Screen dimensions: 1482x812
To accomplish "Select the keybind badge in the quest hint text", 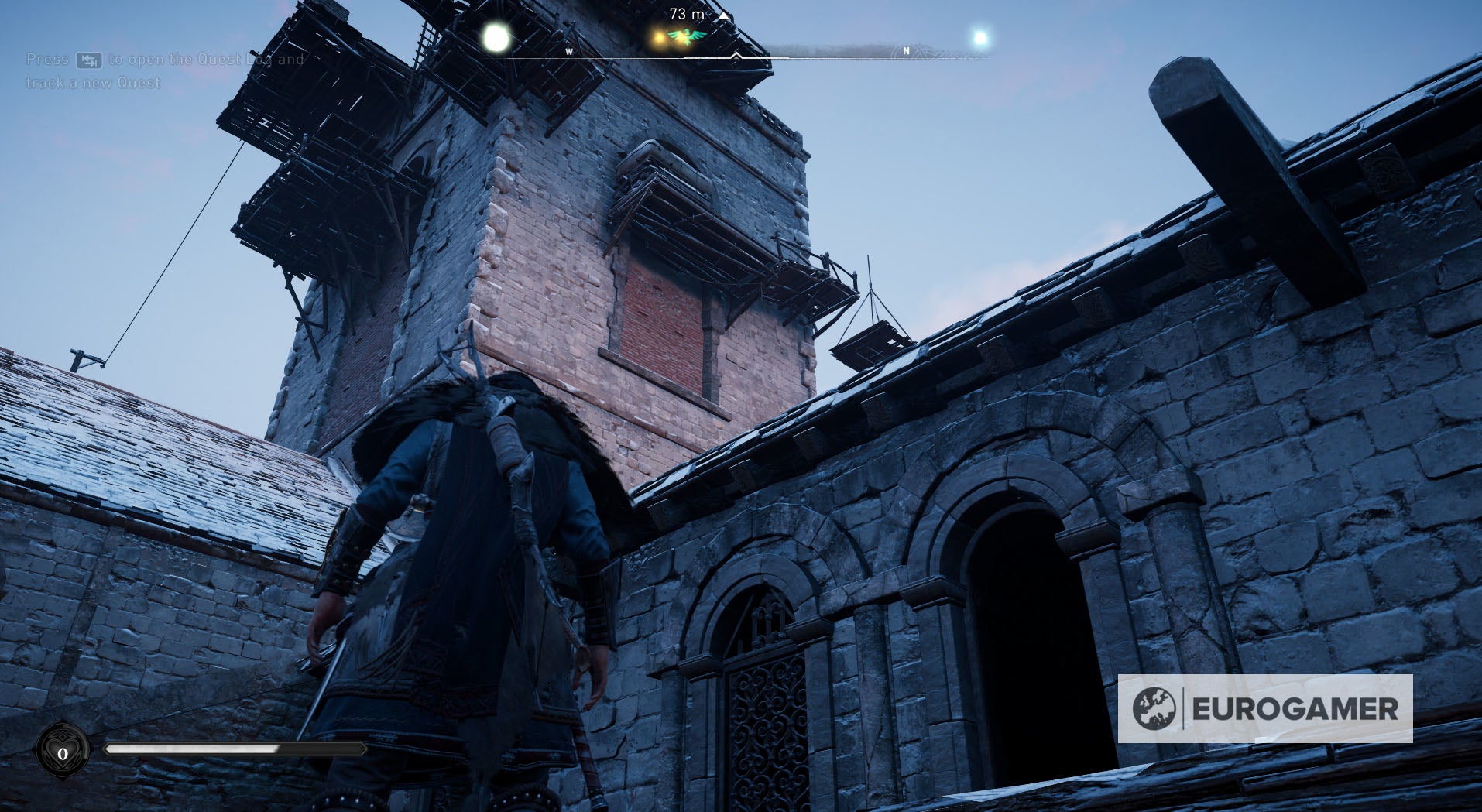I will click(x=87, y=60).
